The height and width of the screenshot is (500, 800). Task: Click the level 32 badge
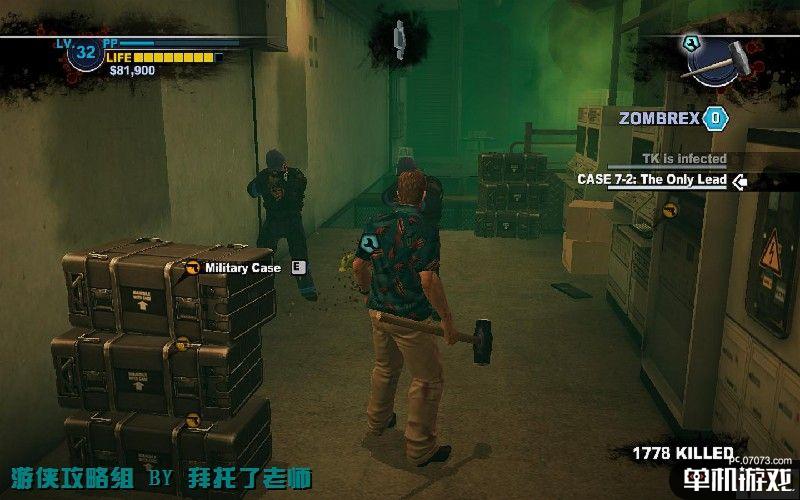[86, 52]
